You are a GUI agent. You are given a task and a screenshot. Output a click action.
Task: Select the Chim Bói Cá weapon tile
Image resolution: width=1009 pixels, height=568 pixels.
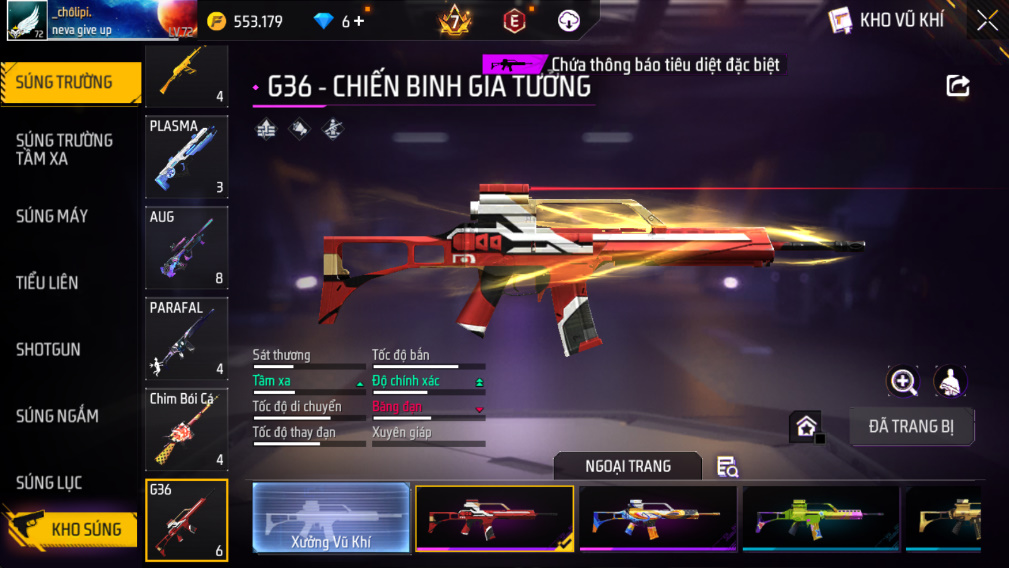coord(186,430)
